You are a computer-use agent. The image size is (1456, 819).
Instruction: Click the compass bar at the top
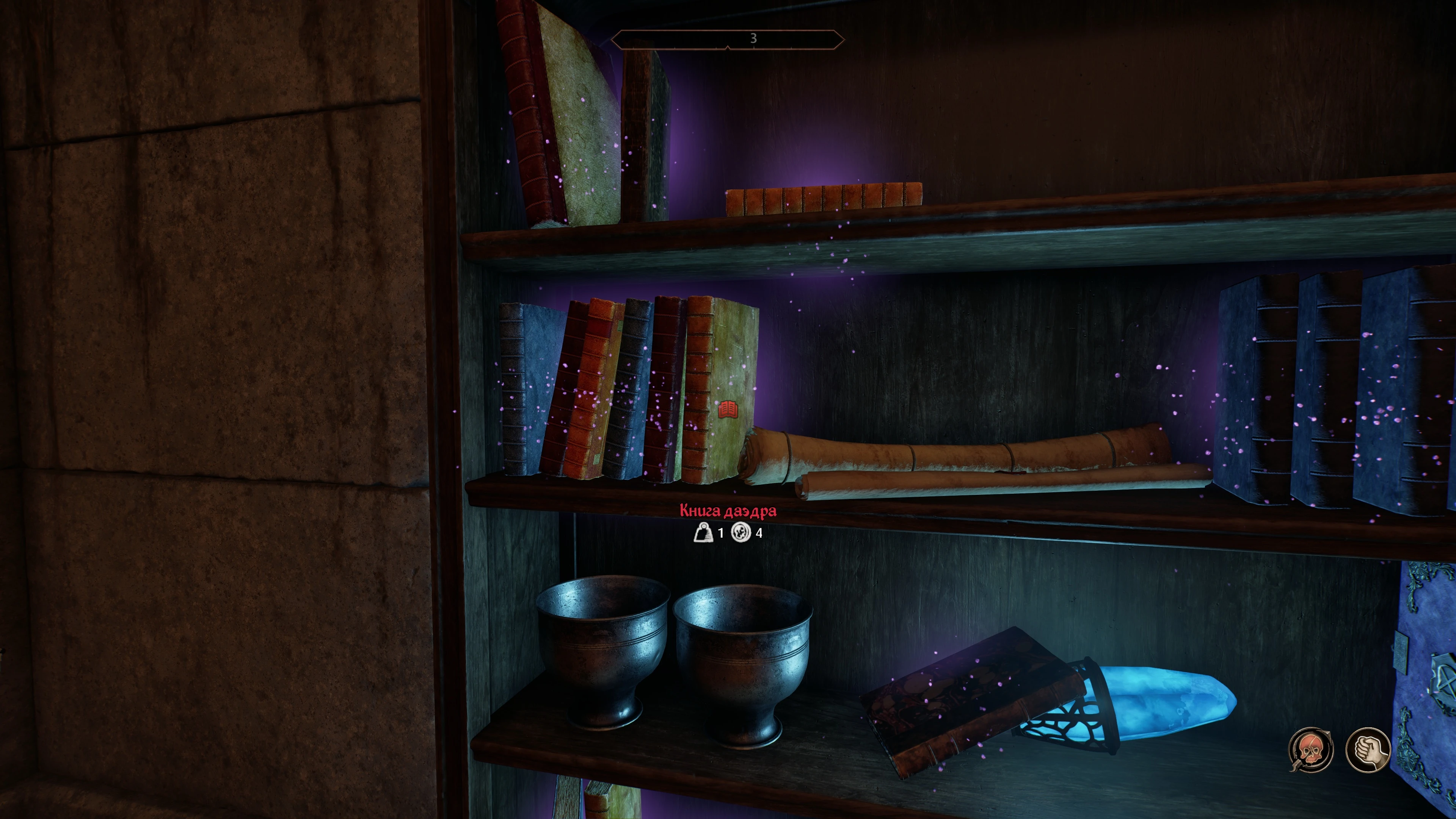[x=728, y=39]
